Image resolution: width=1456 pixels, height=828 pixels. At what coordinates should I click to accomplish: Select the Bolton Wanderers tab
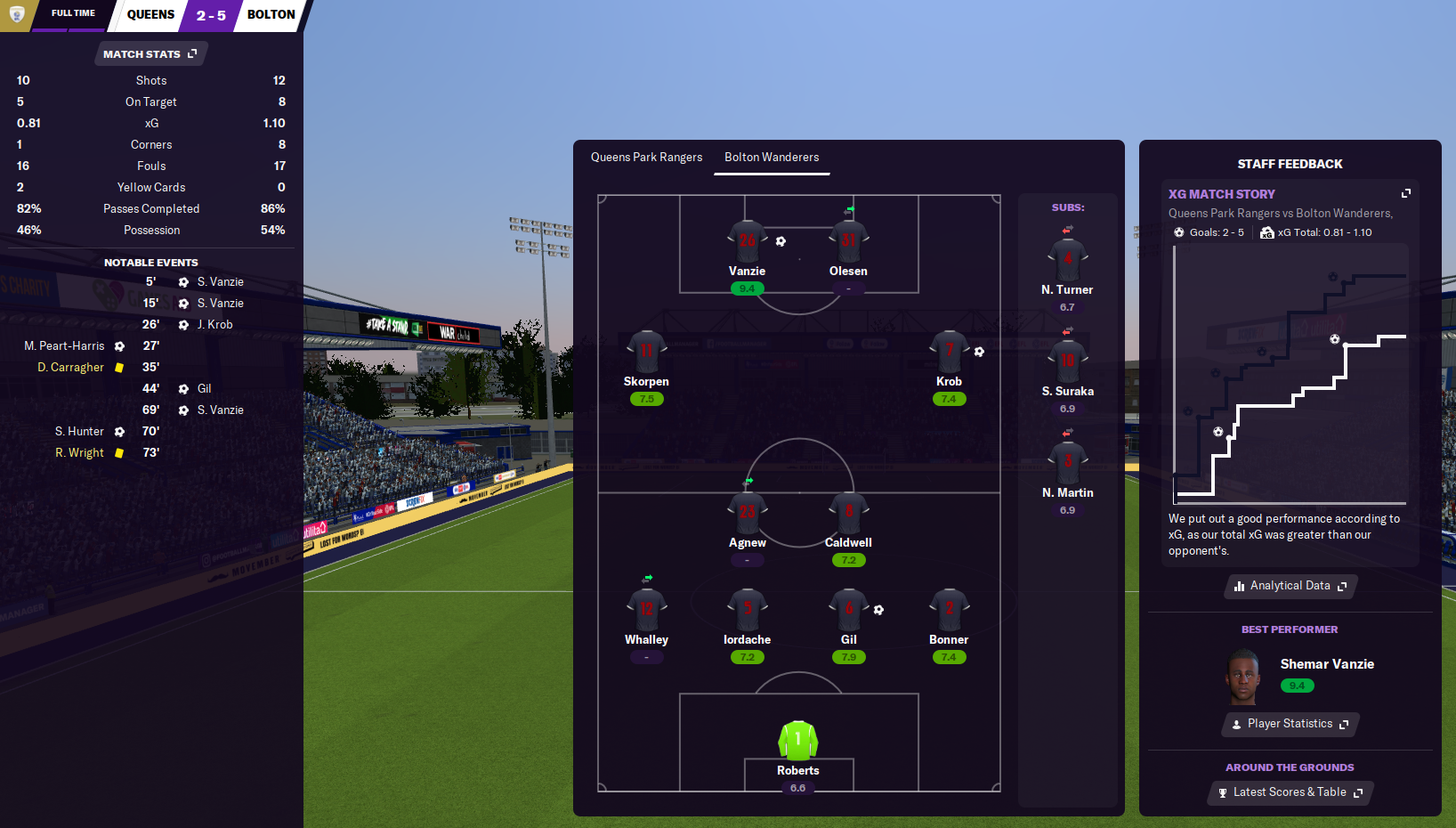772,158
